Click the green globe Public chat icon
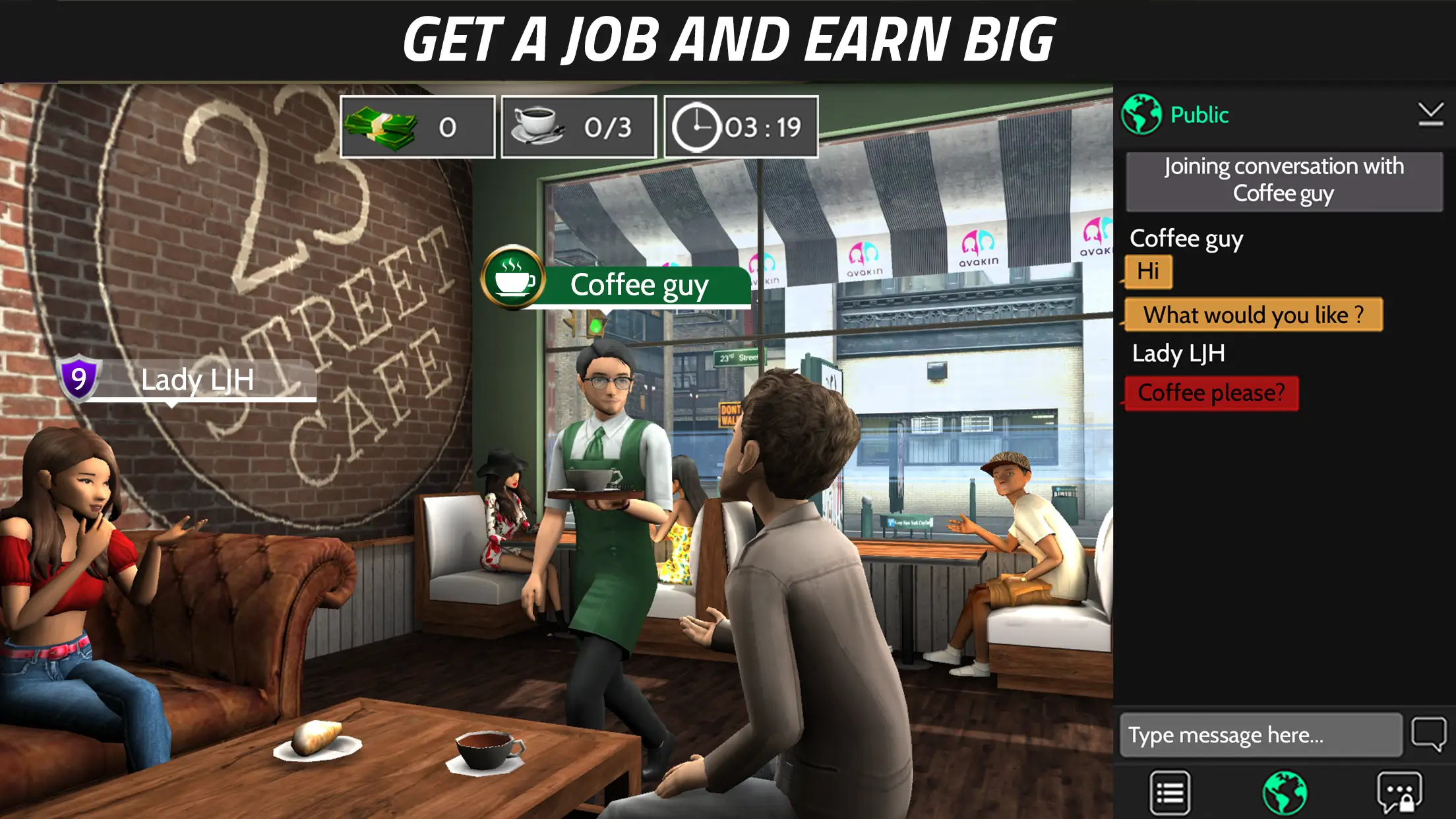This screenshot has height=819, width=1456. click(x=1142, y=114)
